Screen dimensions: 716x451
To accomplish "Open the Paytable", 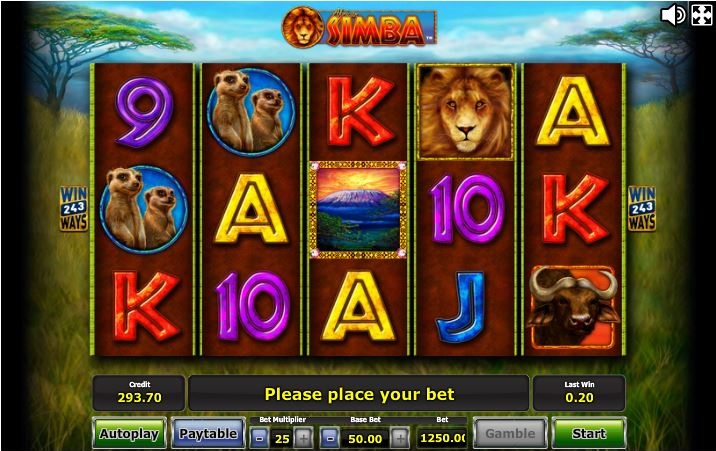I will coord(208,434).
